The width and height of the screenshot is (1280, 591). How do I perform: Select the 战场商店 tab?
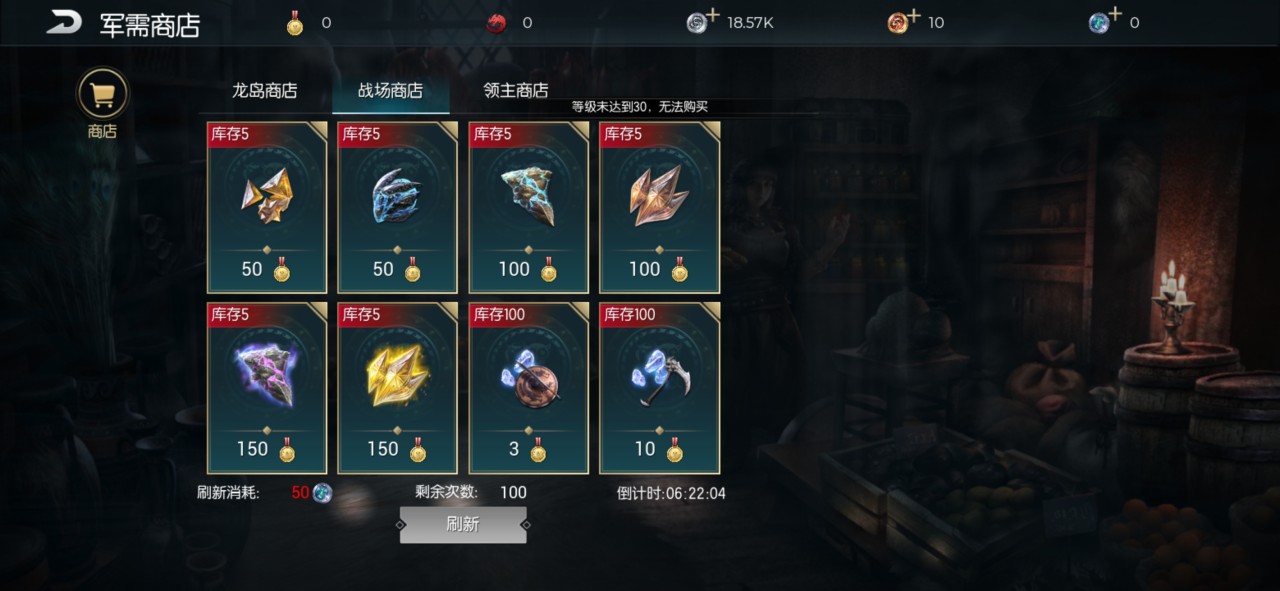[390, 90]
